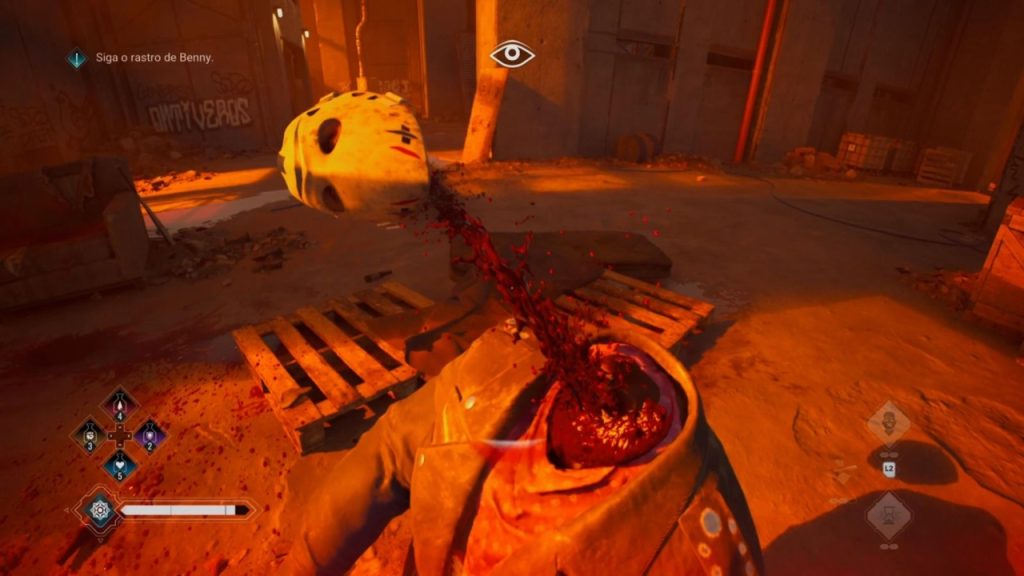Viewport: 1024px width, 576px height.
Task: Activate the hourglass ability icon
Action: pyautogui.click(x=888, y=516)
